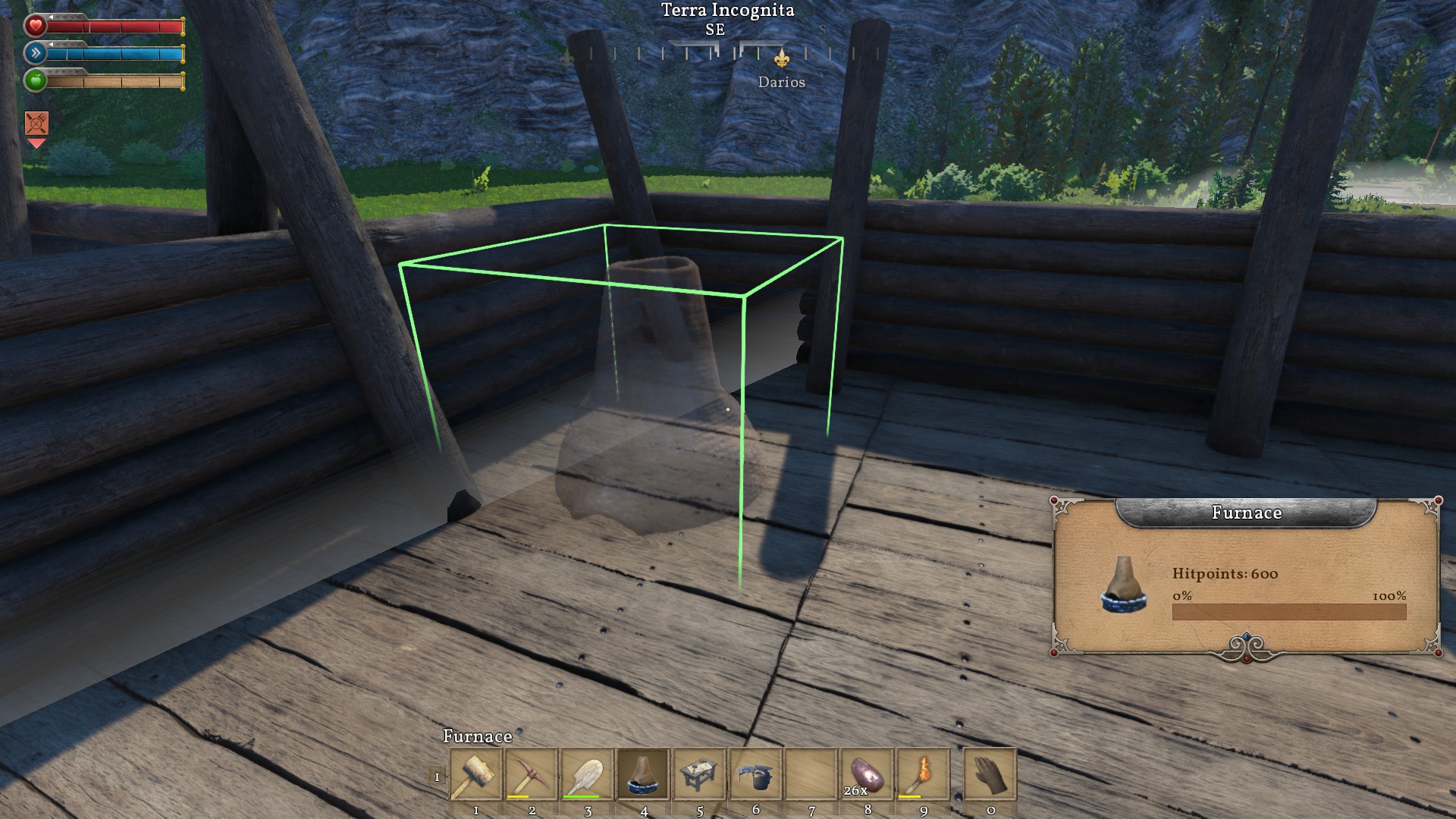Screen dimensions: 1456x819
Task: Choose the ore stack of 26
Action: point(868,774)
